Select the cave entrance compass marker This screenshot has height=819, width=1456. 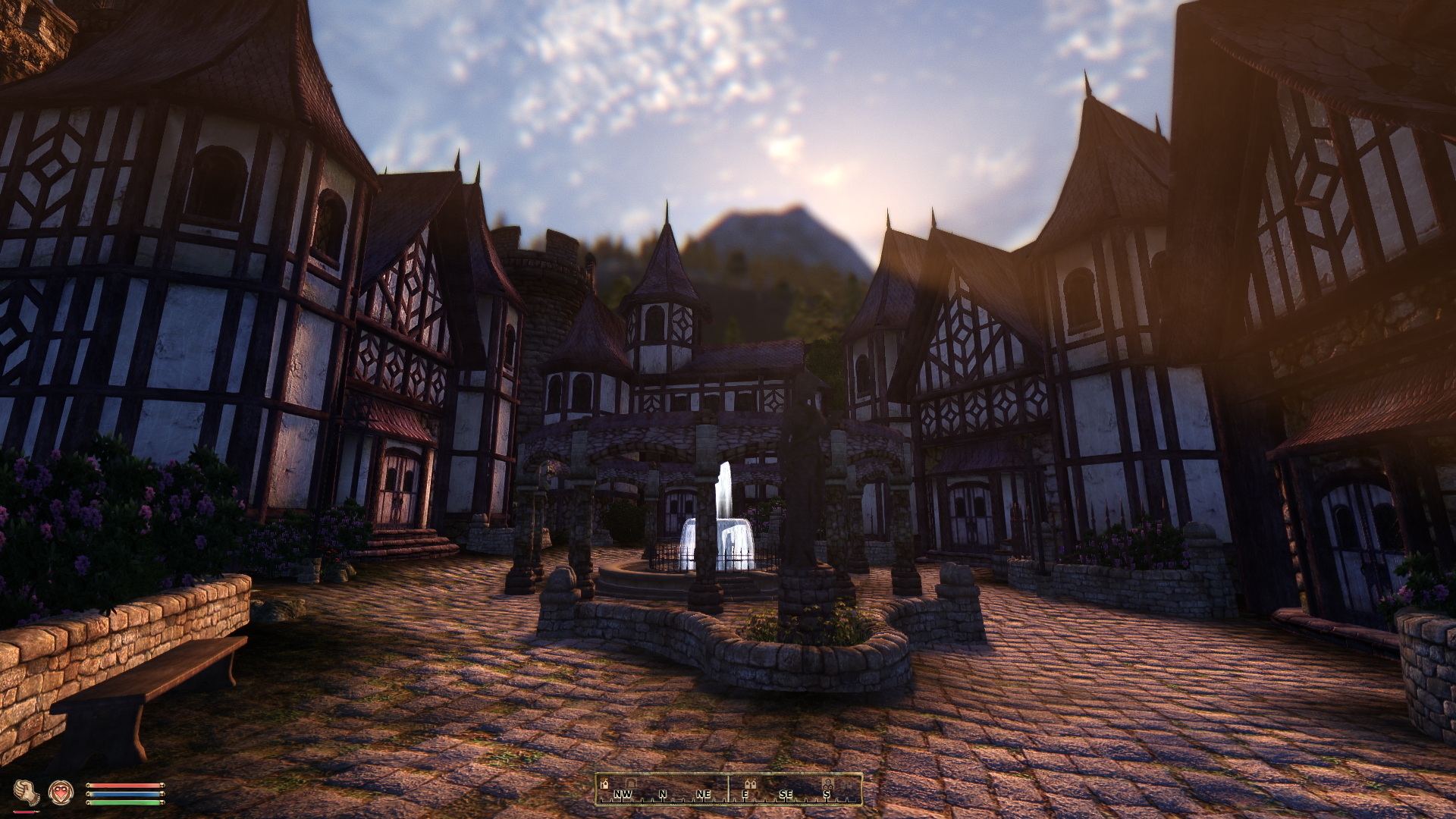pyautogui.click(x=631, y=783)
